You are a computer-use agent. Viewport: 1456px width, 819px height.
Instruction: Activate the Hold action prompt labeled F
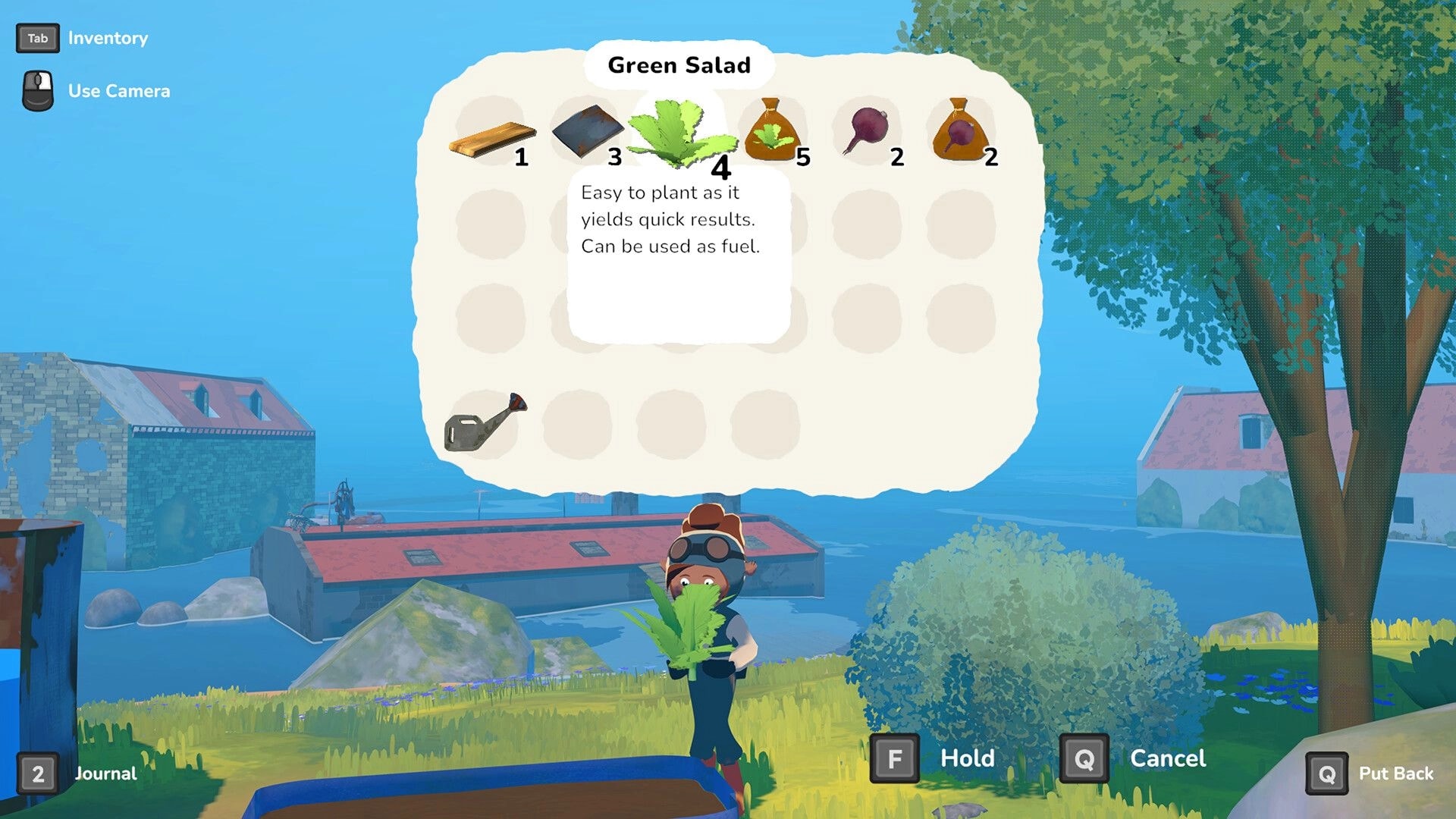[x=896, y=758]
